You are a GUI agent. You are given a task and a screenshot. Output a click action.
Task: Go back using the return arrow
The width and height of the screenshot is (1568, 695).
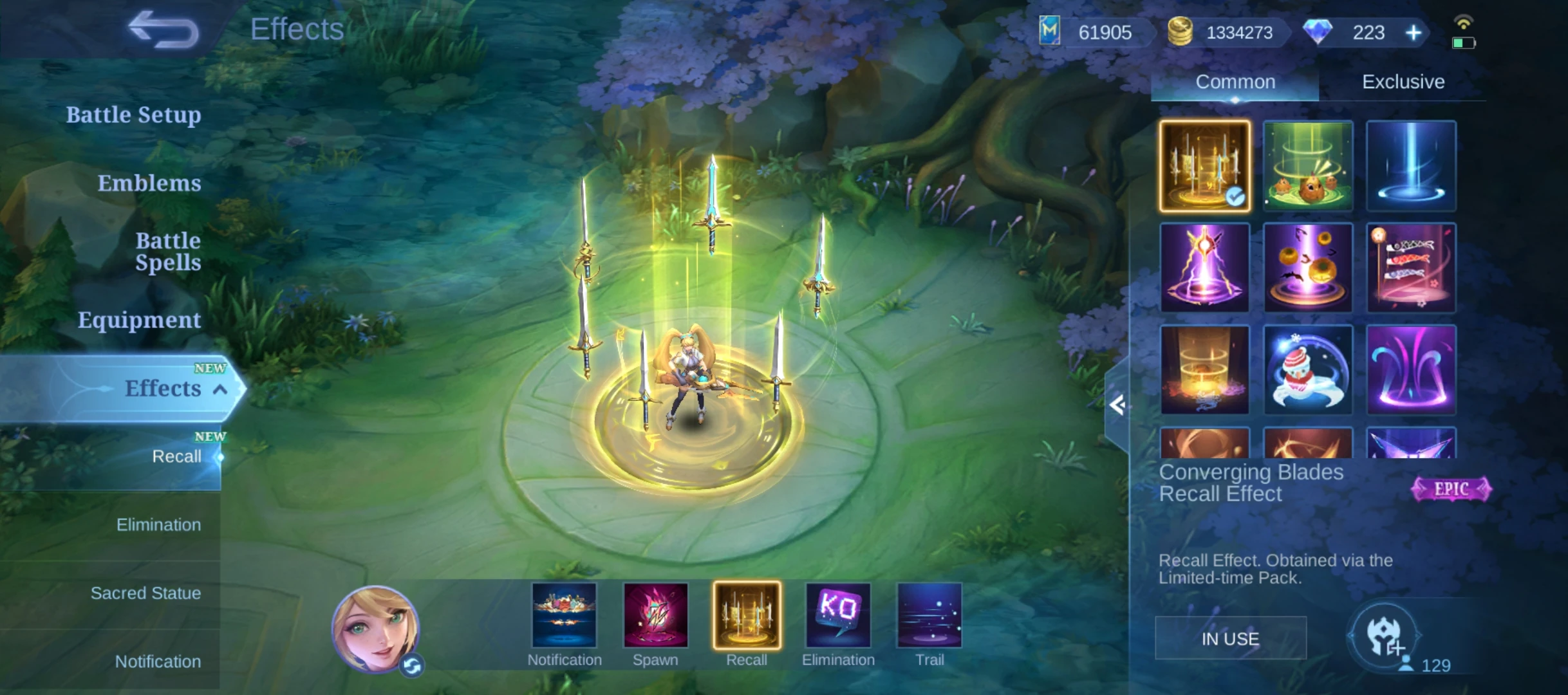[x=163, y=30]
